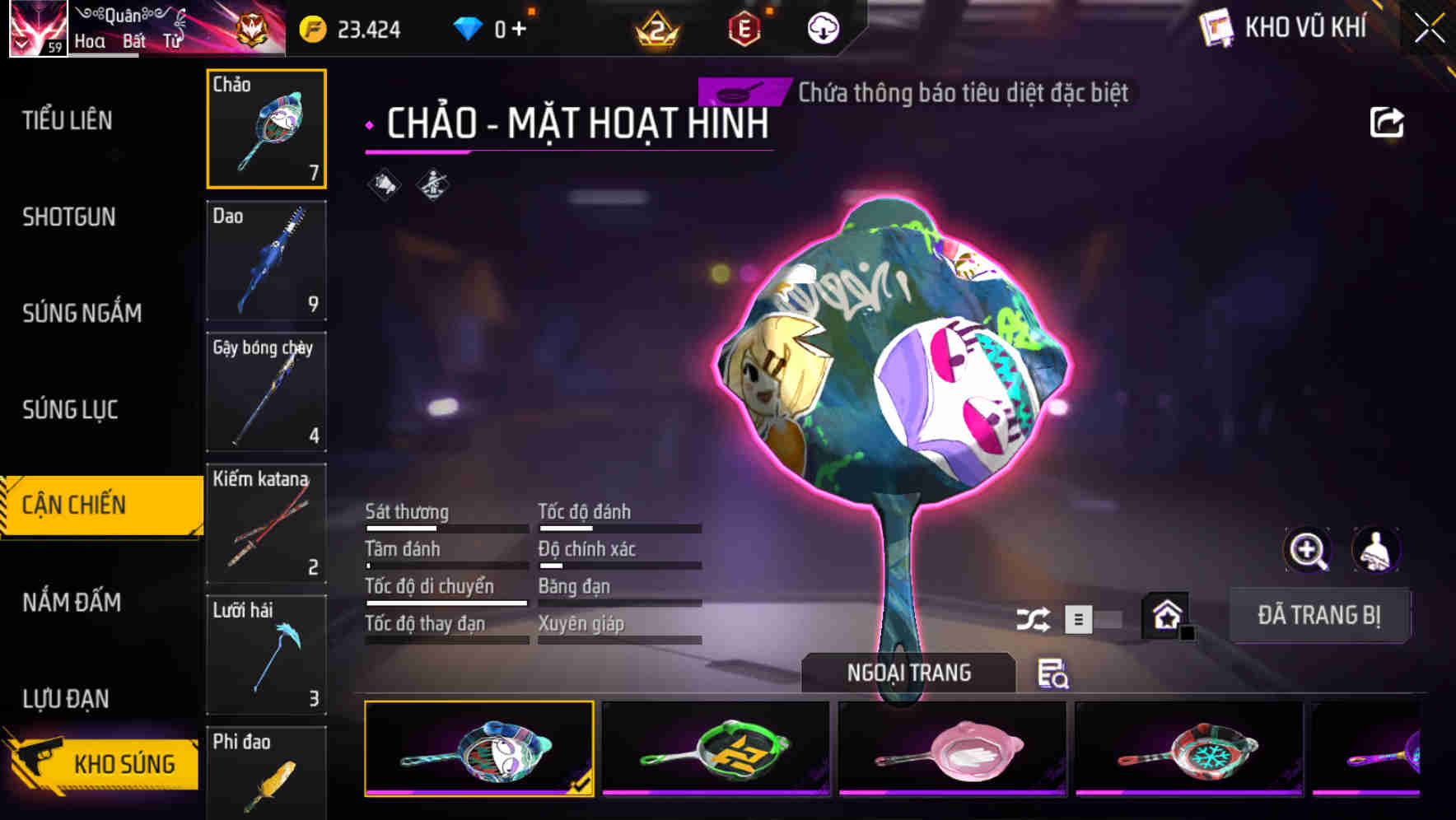Select the Cận Chiến category
This screenshot has width=1456, height=820.
[x=91, y=503]
